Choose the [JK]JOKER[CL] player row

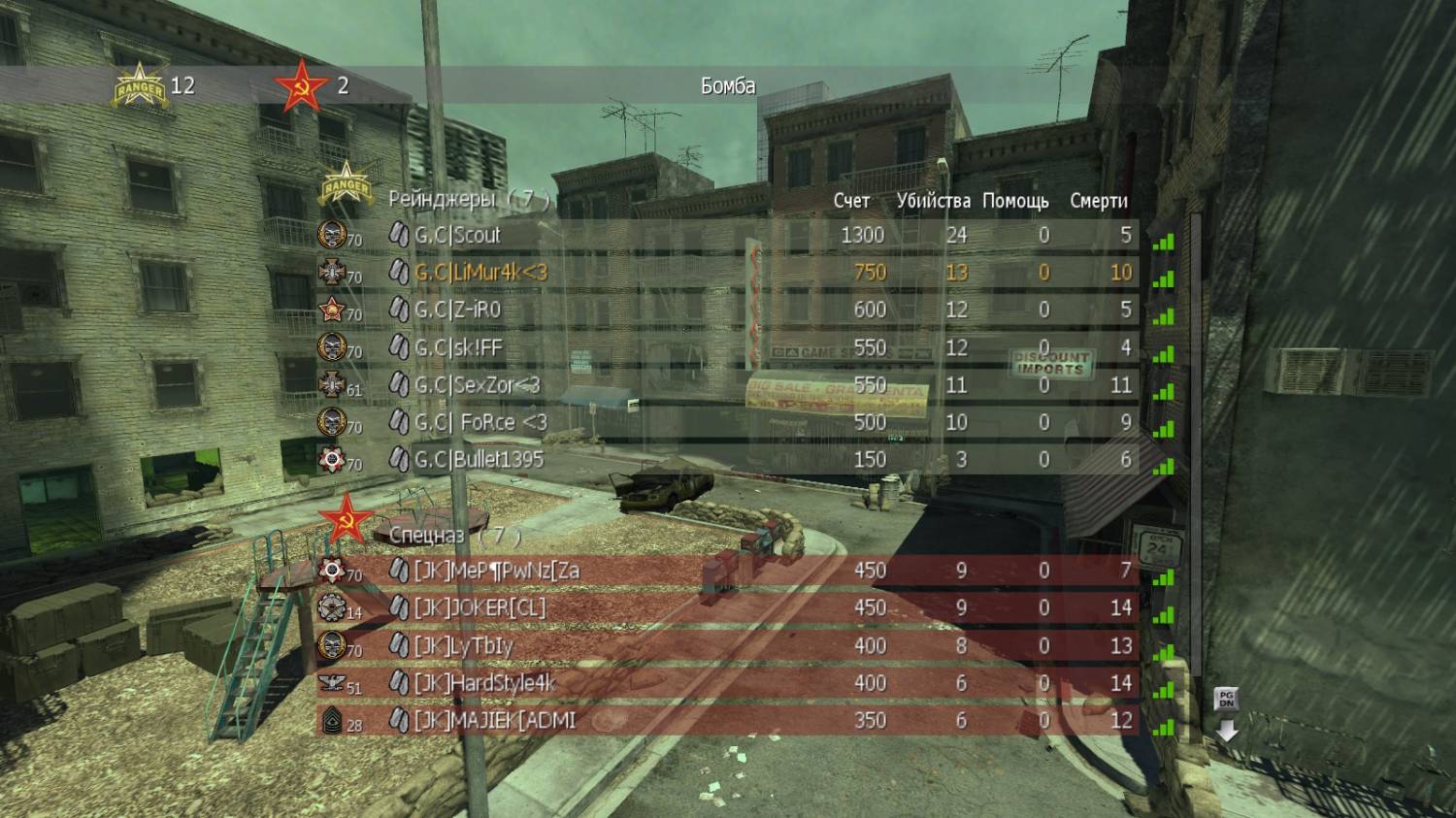(480, 607)
